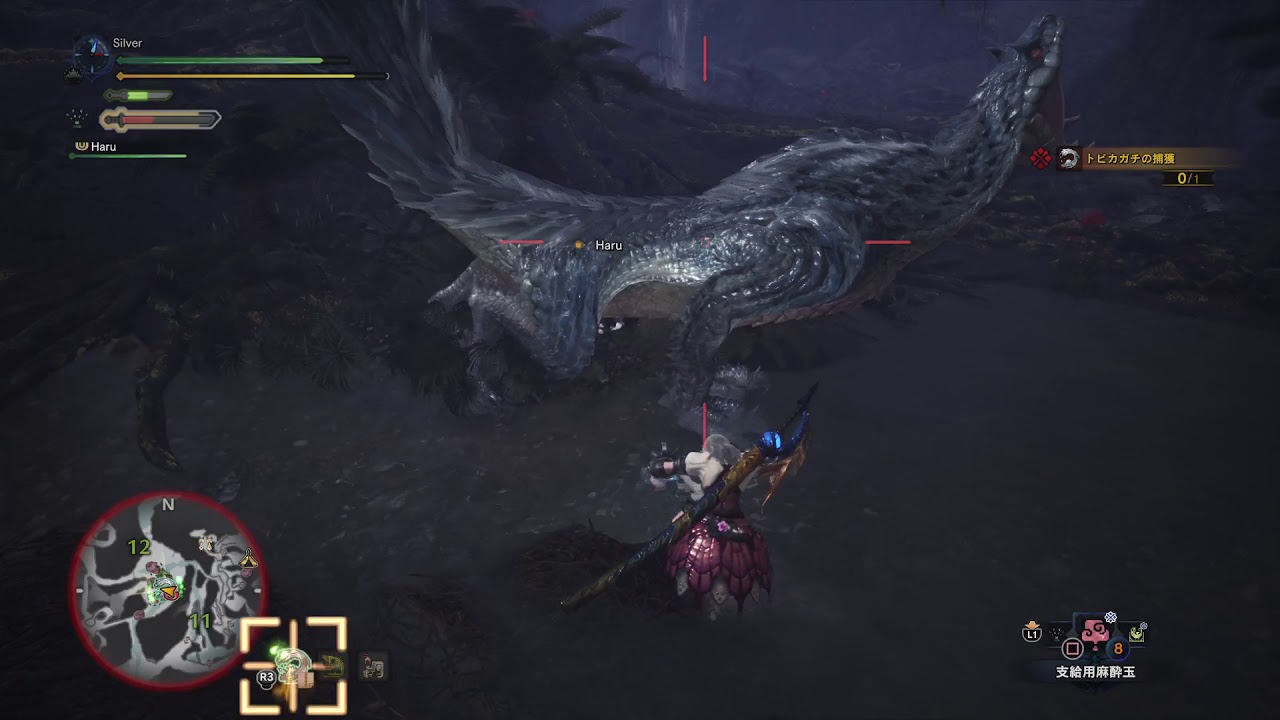The width and height of the screenshot is (1280, 720).
Task: Toggle the compass at top left
Action: pyautogui.click(x=92, y=56)
